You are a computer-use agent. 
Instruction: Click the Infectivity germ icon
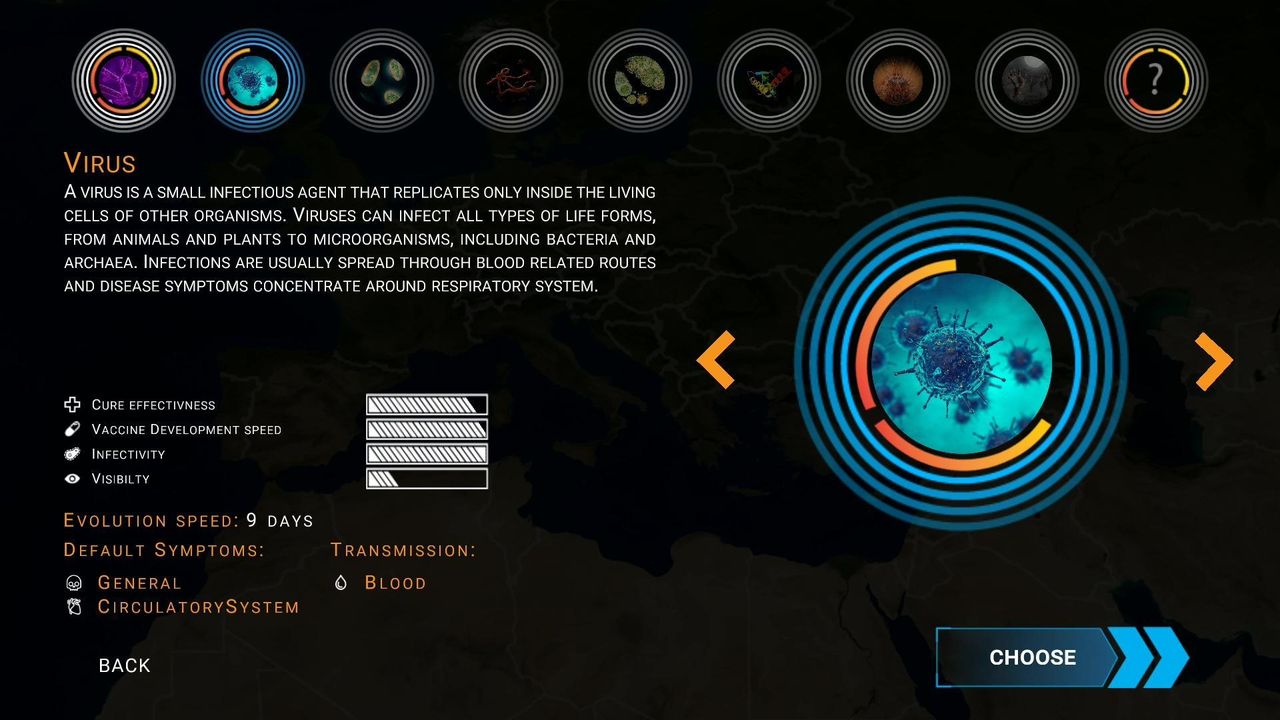[71, 454]
